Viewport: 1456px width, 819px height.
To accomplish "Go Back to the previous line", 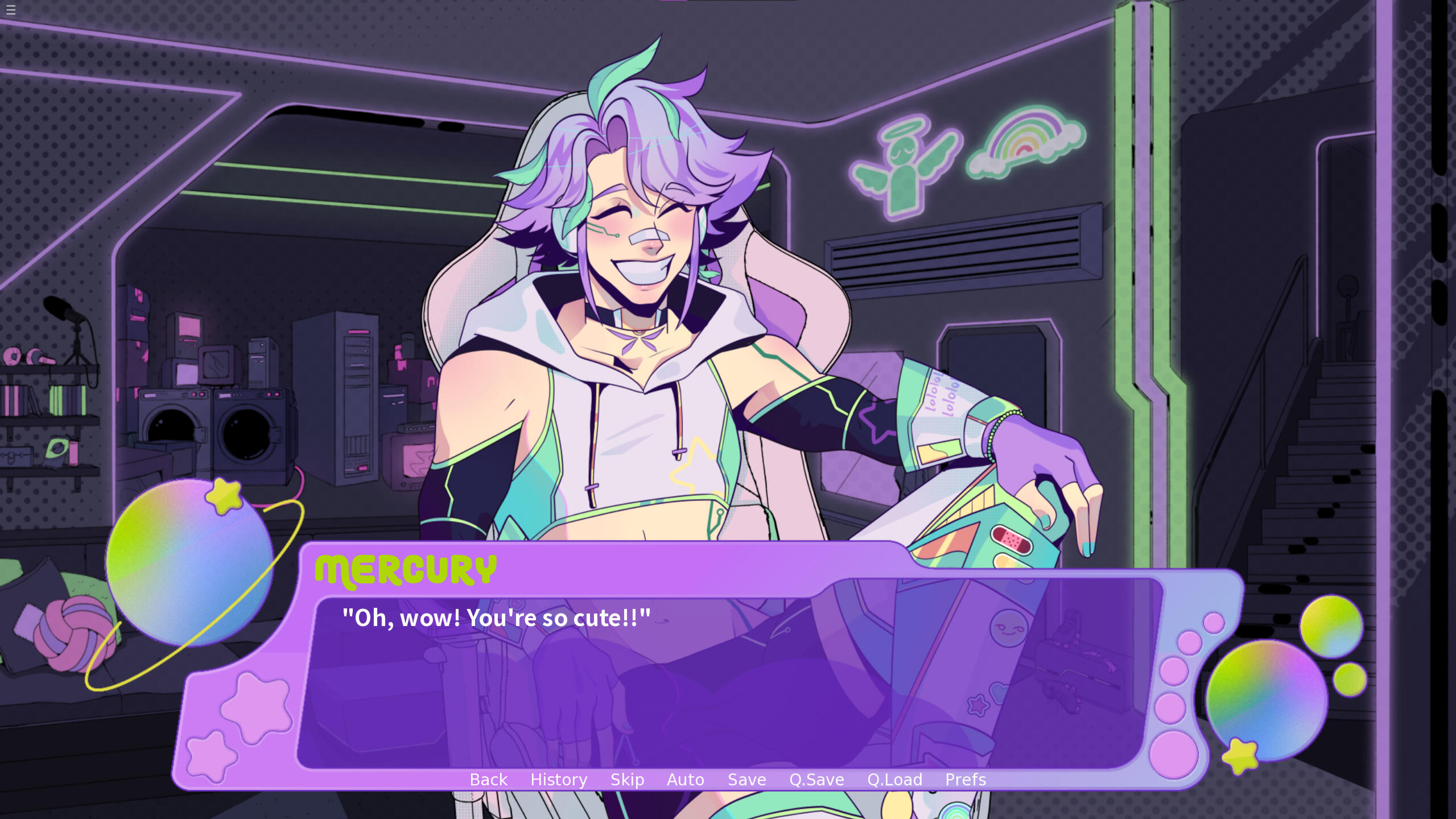I will pos(488,779).
